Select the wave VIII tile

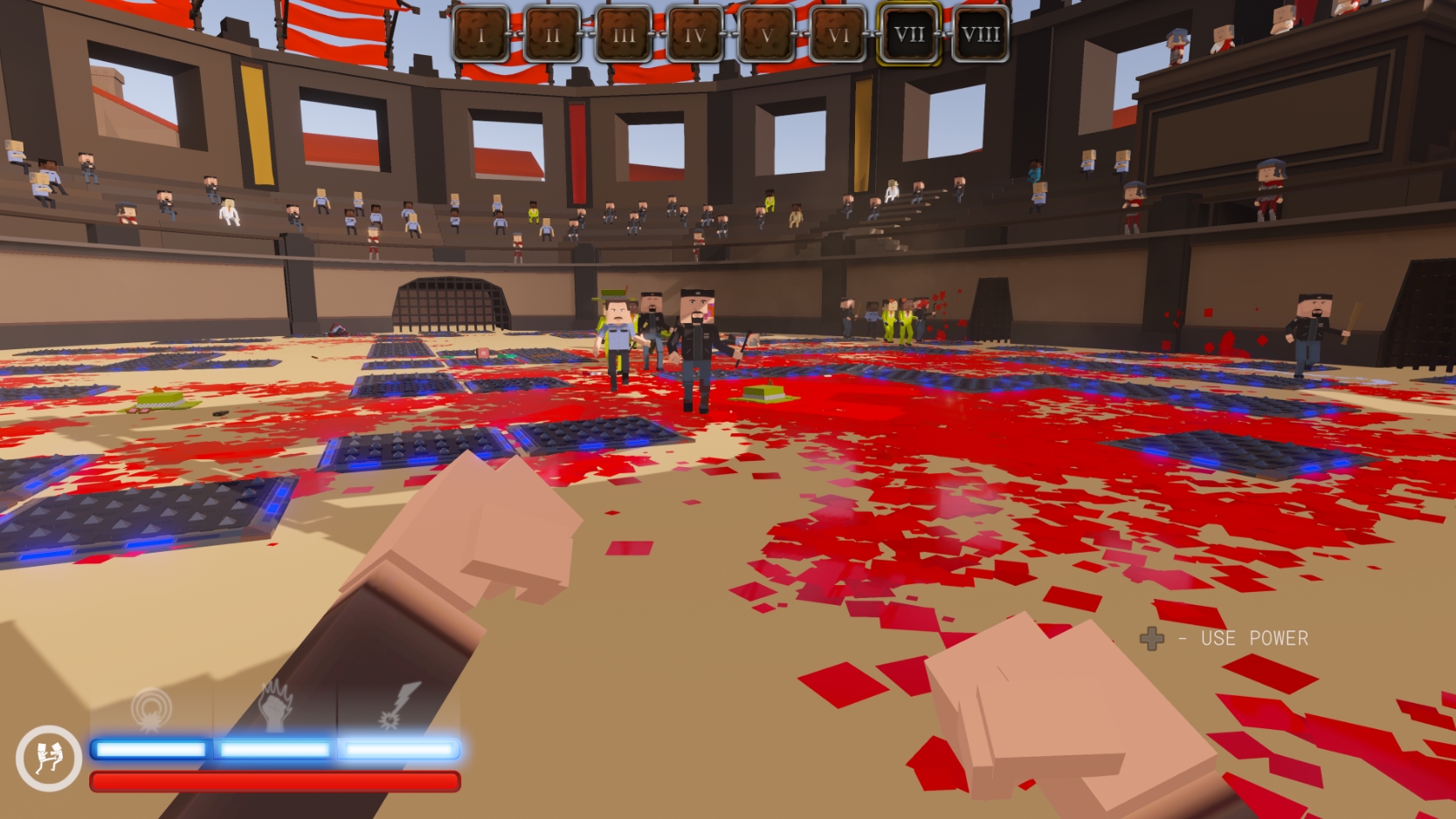click(x=980, y=35)
